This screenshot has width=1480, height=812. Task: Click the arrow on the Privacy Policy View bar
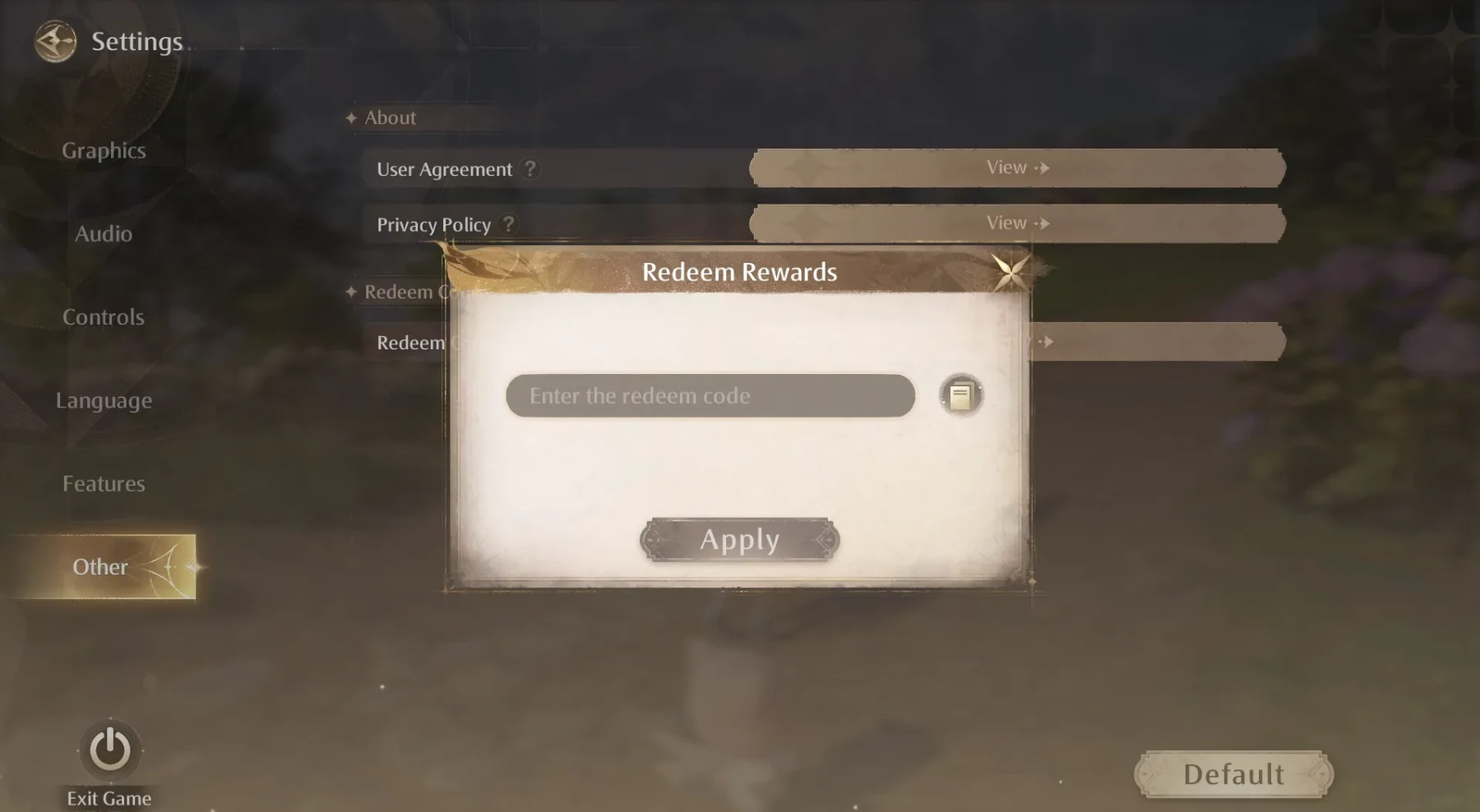pyautogui.click(x=1043, y=223)
